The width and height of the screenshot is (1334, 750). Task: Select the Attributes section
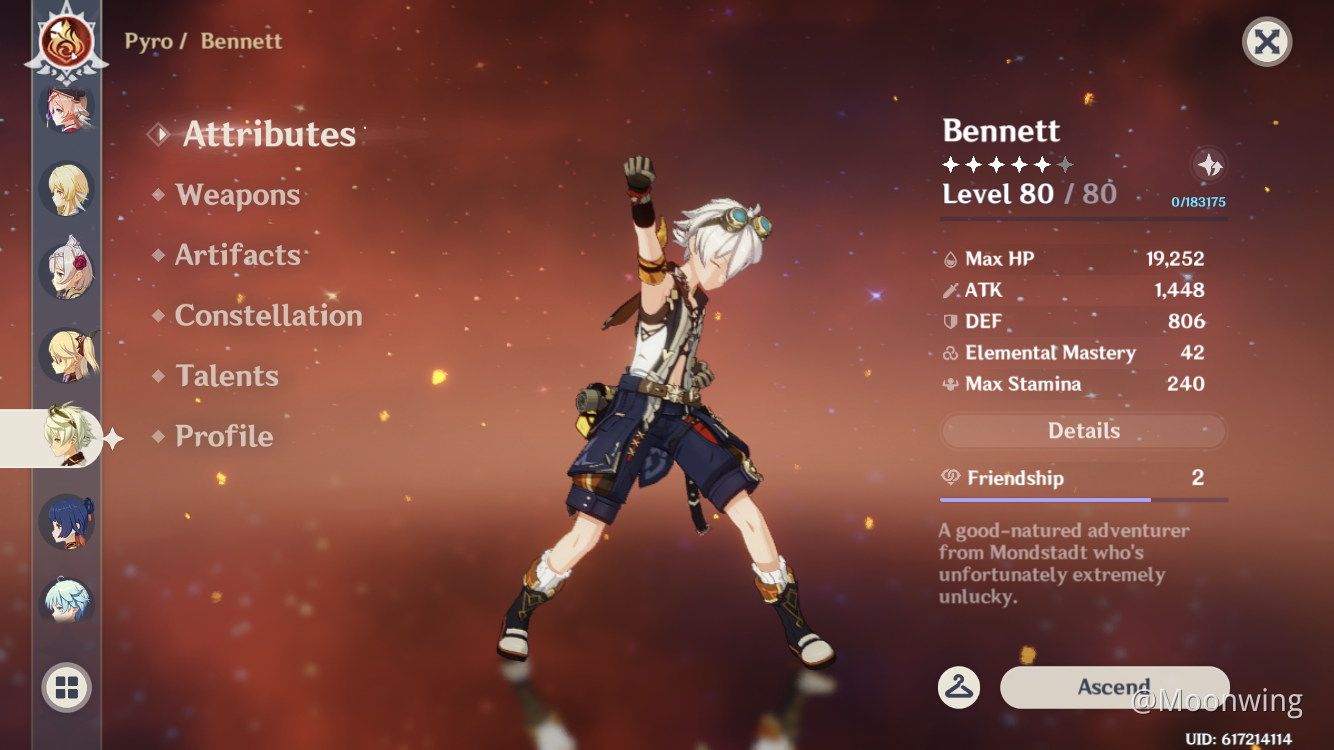click(x=268, y=134)
